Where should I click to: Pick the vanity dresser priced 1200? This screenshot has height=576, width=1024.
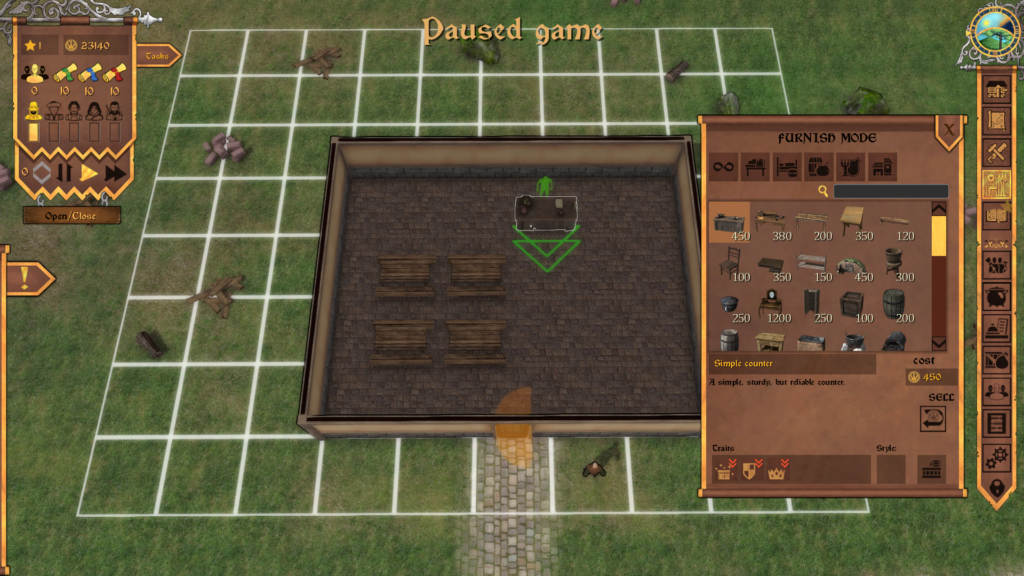pos(772,304)
